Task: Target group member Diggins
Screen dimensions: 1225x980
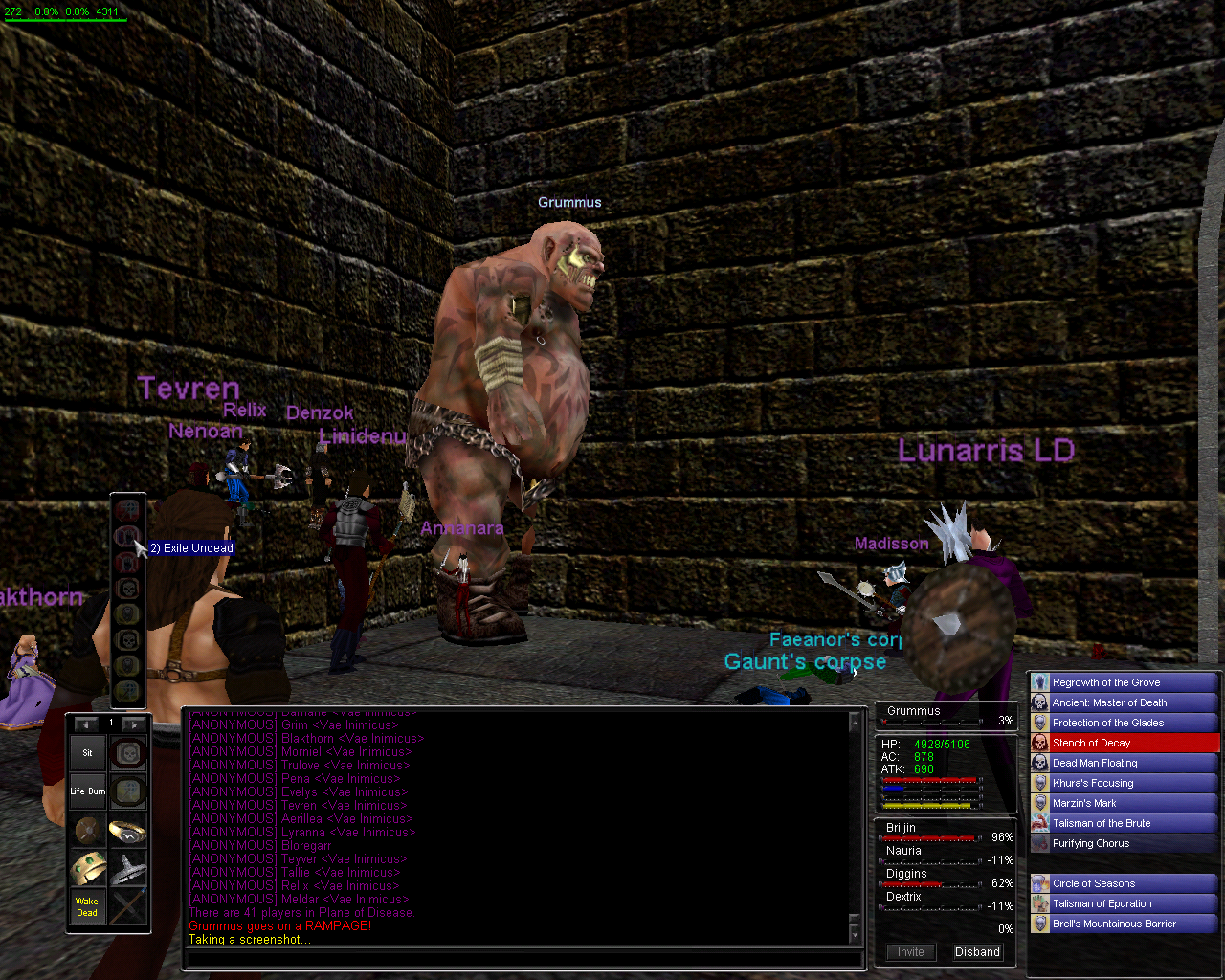Action: [x=906, y=874]
